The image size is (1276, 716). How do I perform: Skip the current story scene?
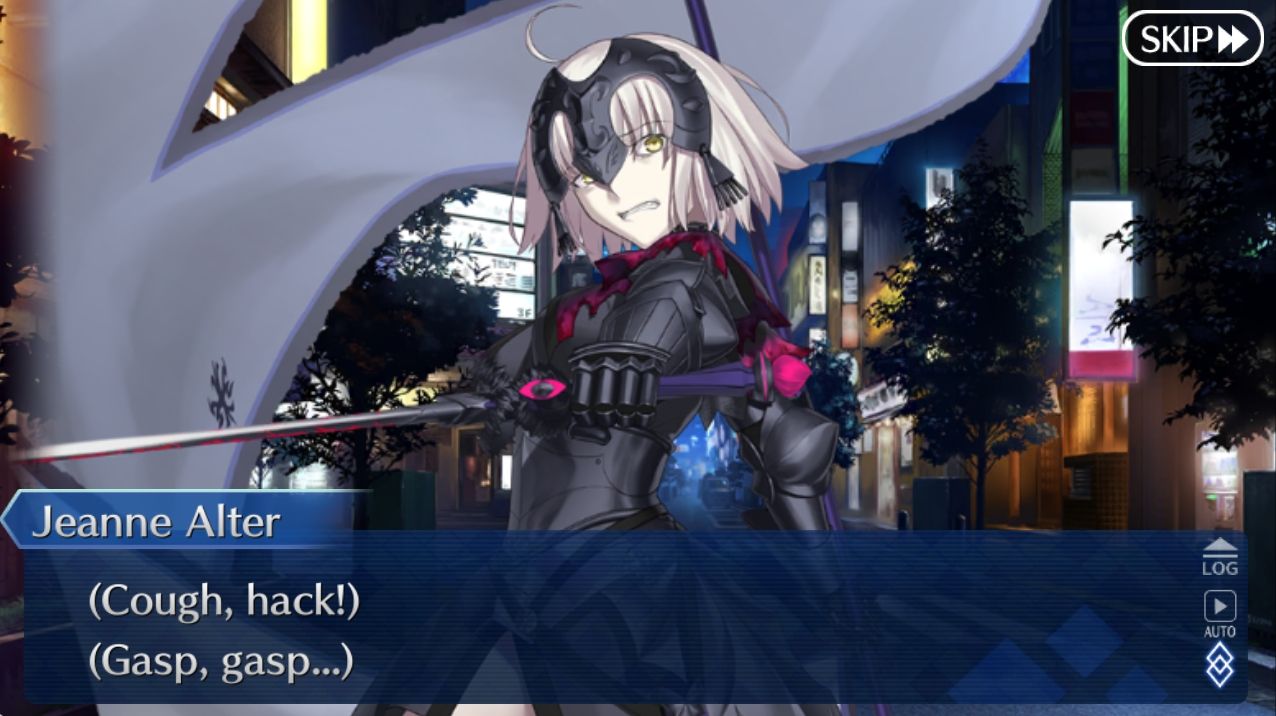(x=1192, y=39)
